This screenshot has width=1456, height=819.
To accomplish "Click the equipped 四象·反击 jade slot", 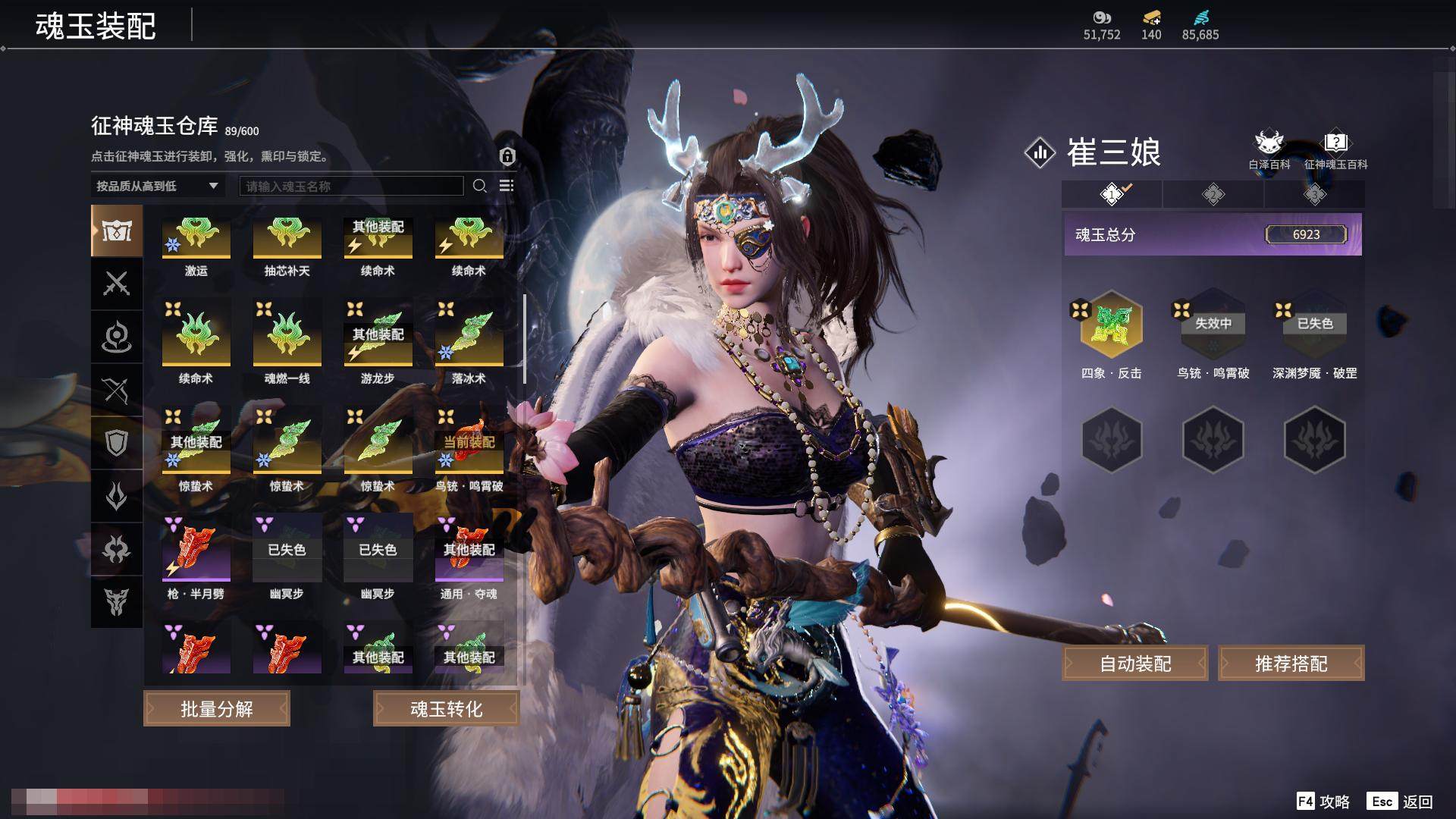I will (x=1111, y=325).
